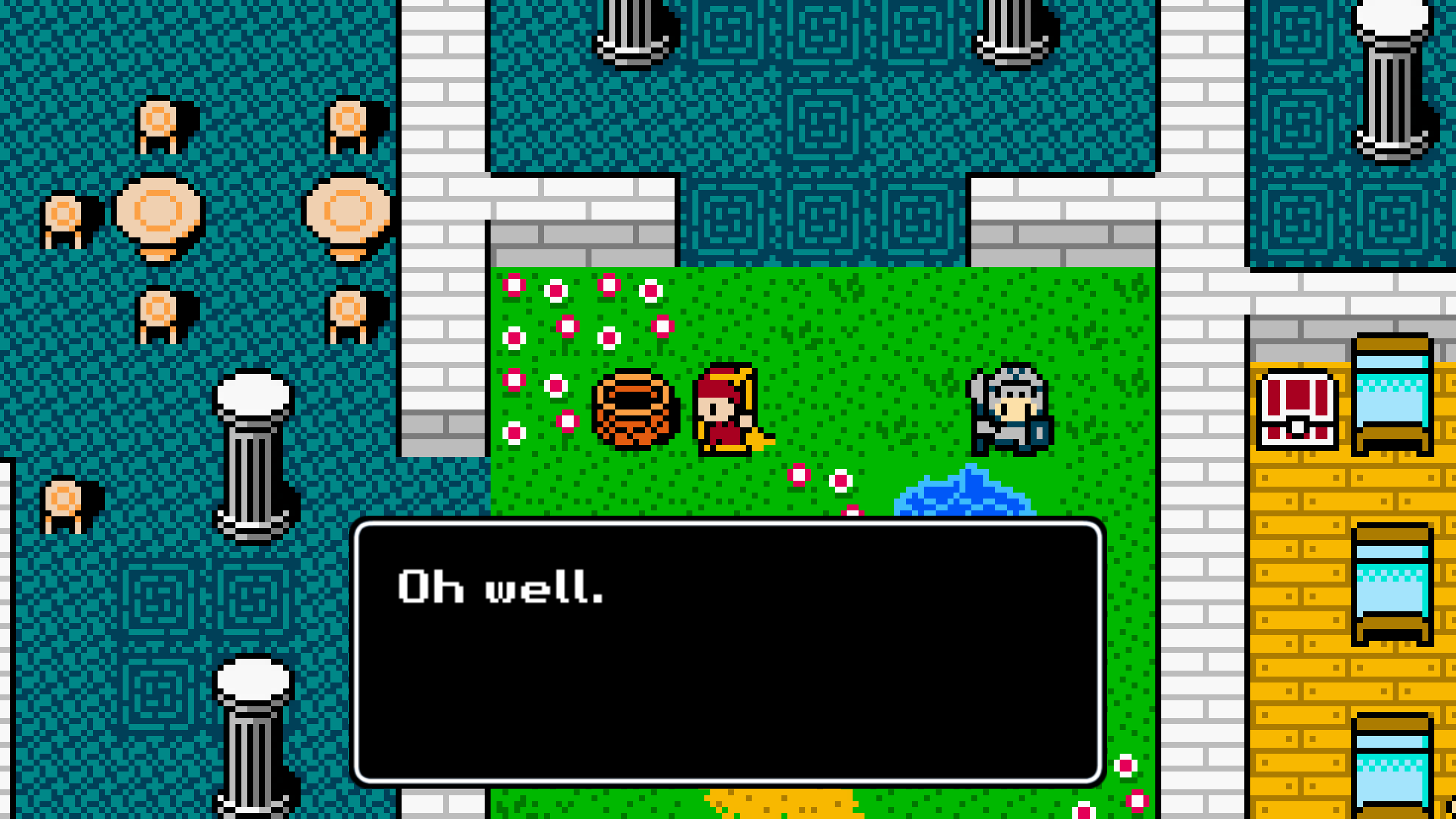1456x819 pixels.
Task: Click the 'Oh well.' text to advance dialogue
Action: coord(501,590)
